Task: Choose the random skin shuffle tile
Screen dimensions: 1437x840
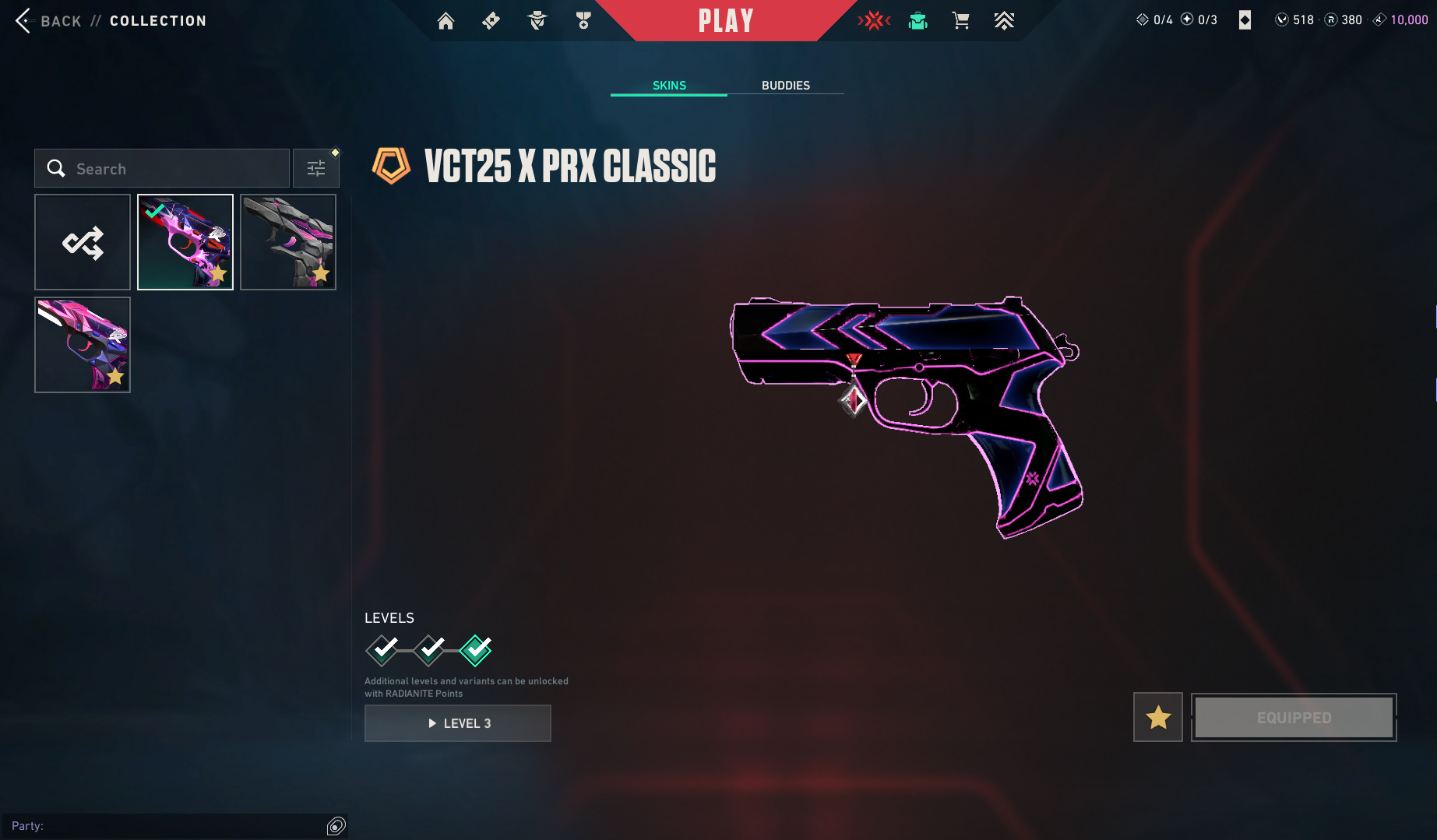Action: click(83, 242)
